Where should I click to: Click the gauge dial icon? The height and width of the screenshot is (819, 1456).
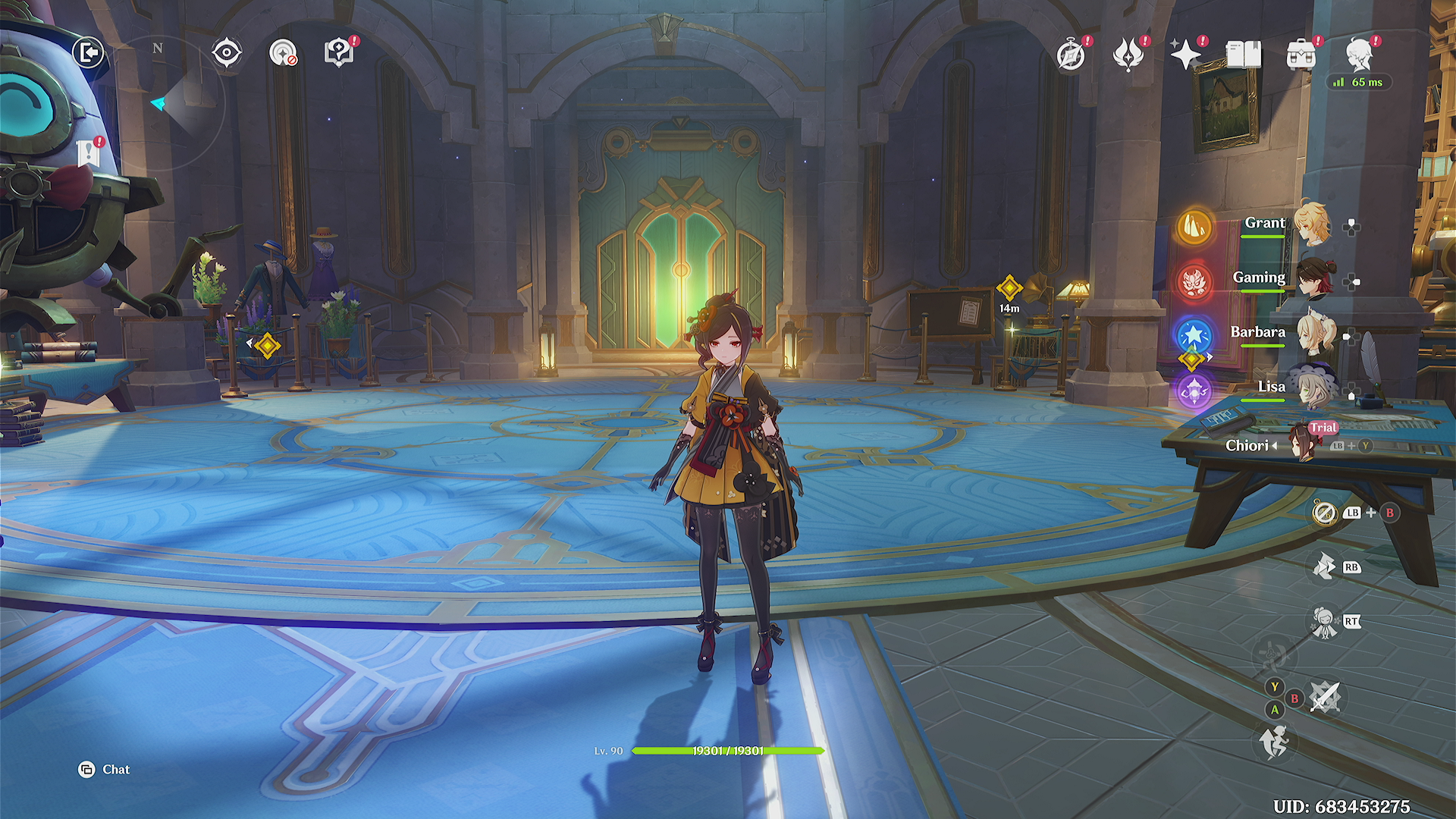coord(283,53)
